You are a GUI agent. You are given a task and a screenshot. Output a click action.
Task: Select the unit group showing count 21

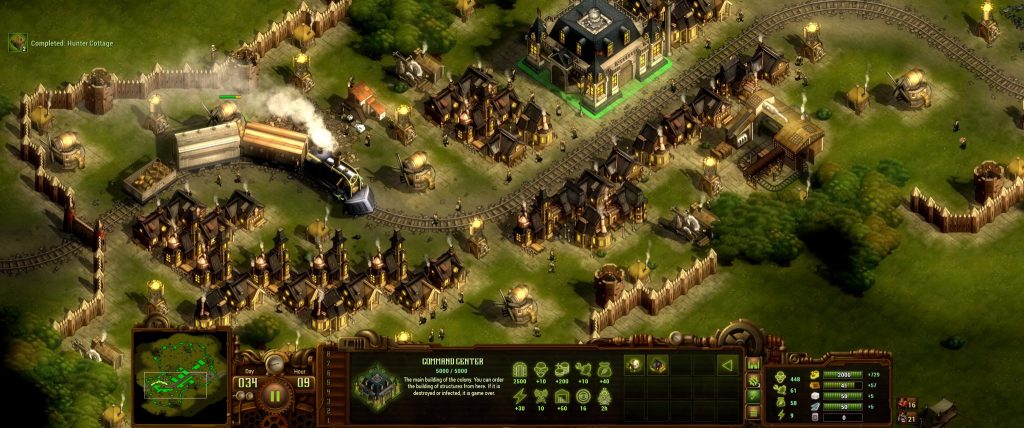[x=907, y=416]
